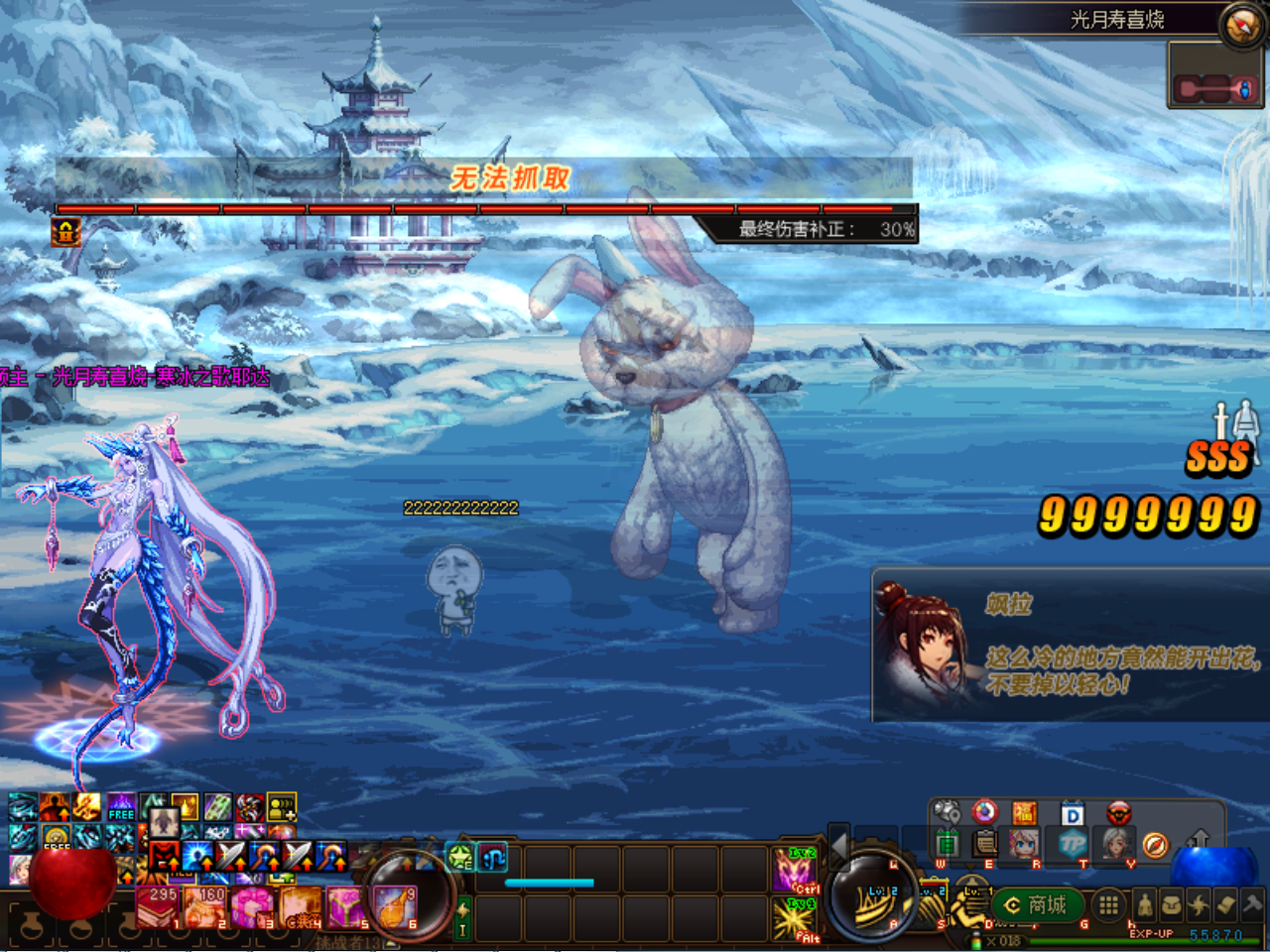The image size is (1270, 952).
Task: Collapse the skill bar with the left arrow
Action: point(839,847)
